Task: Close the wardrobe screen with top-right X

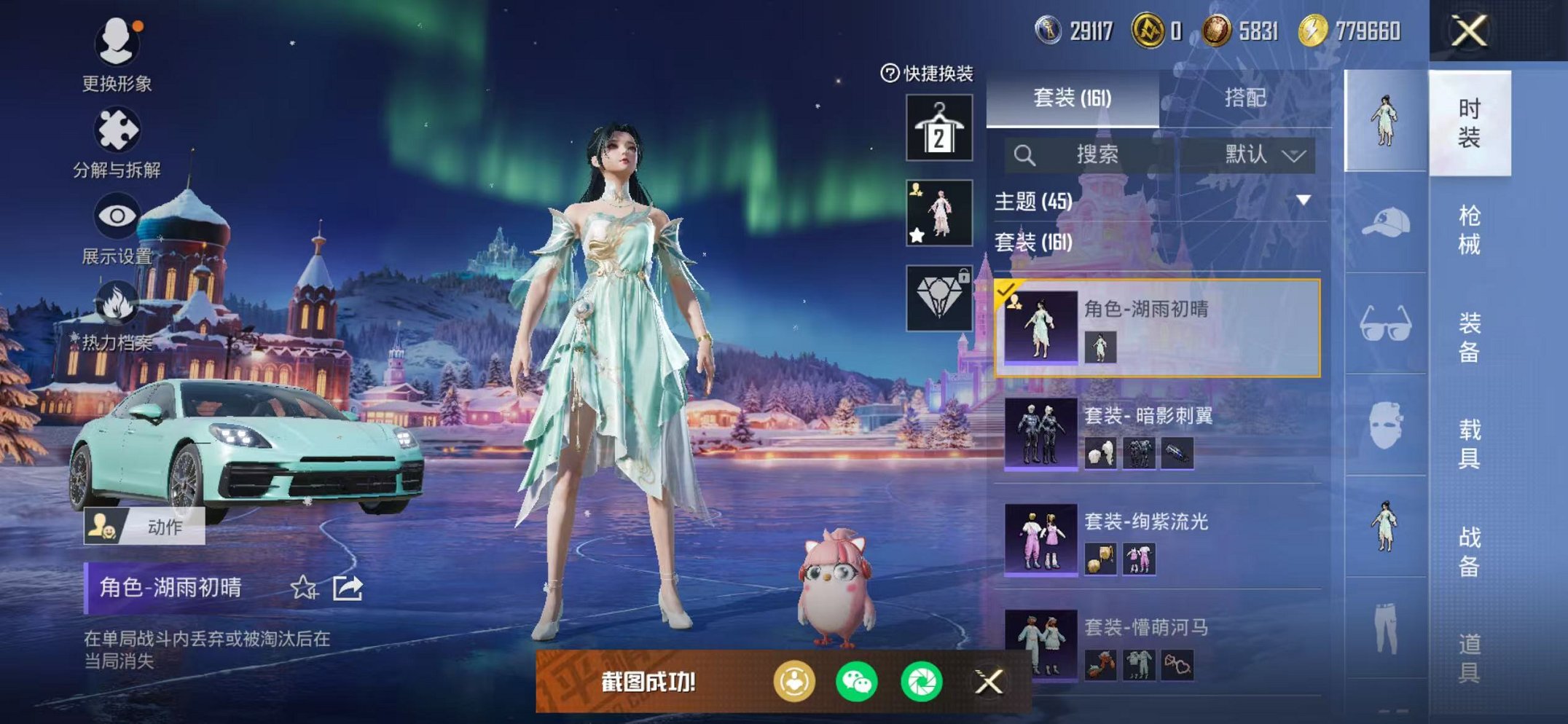Action: point(1468,31)
